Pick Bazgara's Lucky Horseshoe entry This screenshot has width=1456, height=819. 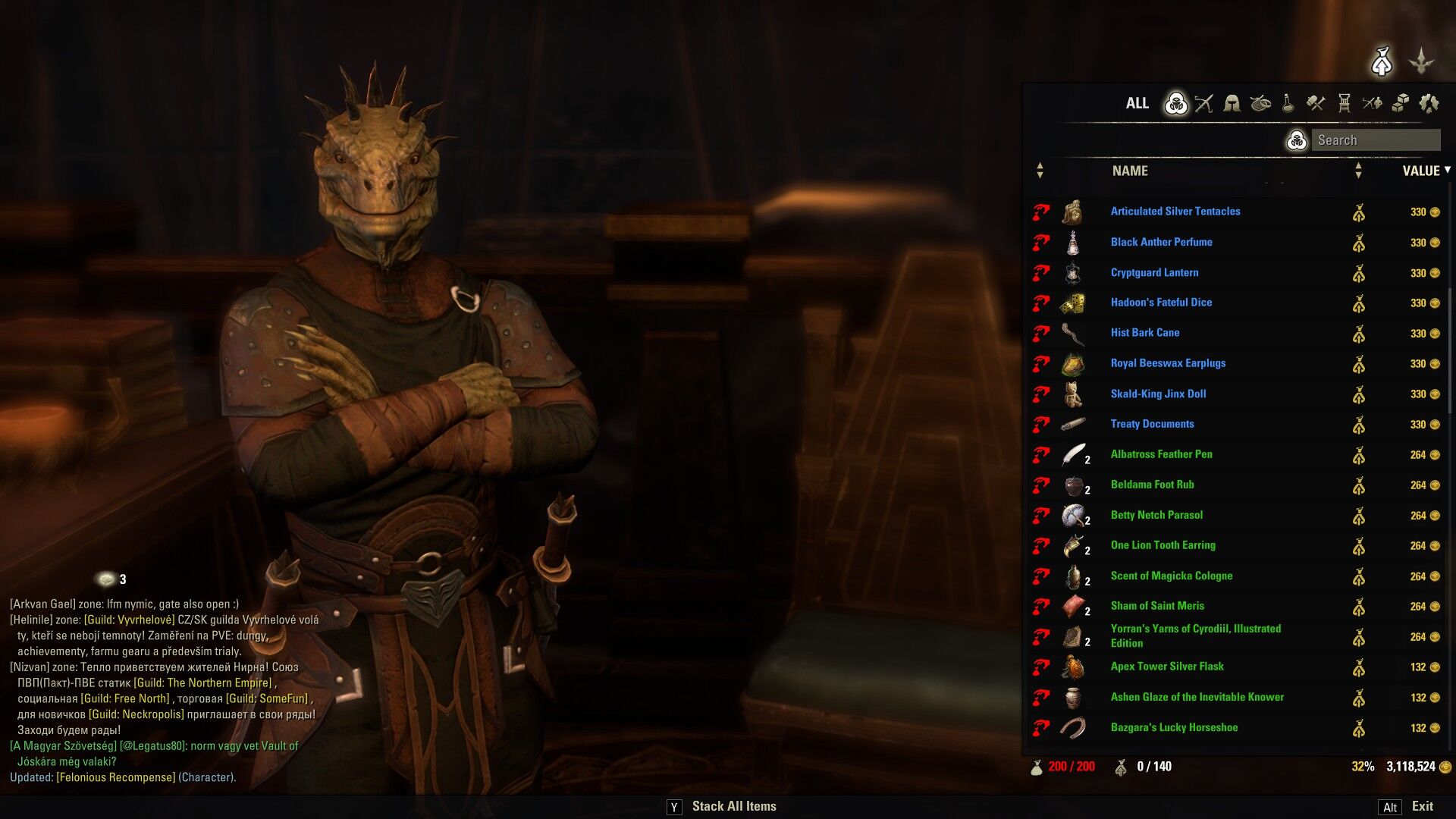(x=1174, y=727)
